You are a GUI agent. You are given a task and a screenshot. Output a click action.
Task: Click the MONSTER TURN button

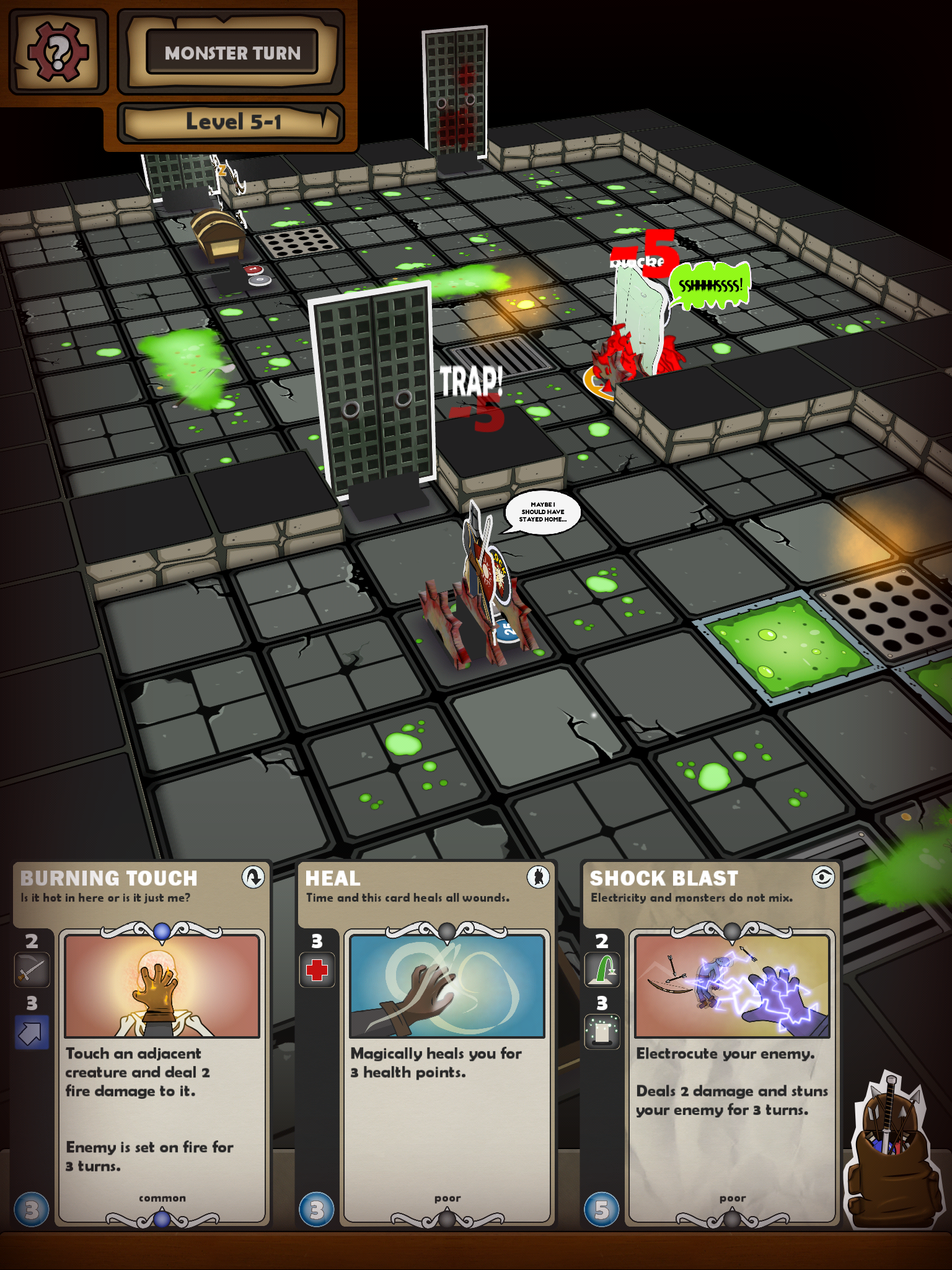pyautogui.click(x=231, y=53)
